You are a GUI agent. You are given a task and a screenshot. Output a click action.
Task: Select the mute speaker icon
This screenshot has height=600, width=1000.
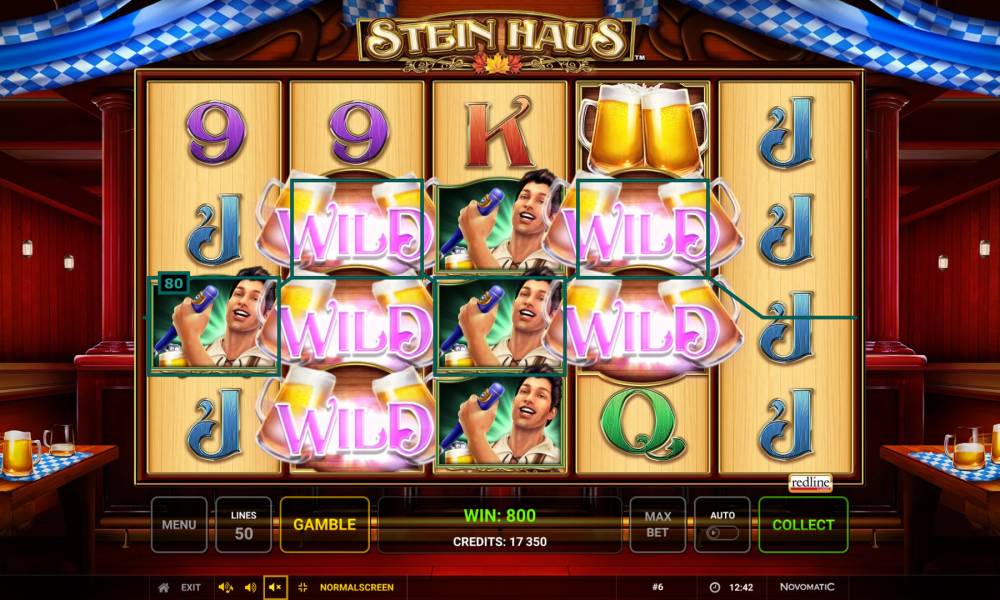click(275, 587)
